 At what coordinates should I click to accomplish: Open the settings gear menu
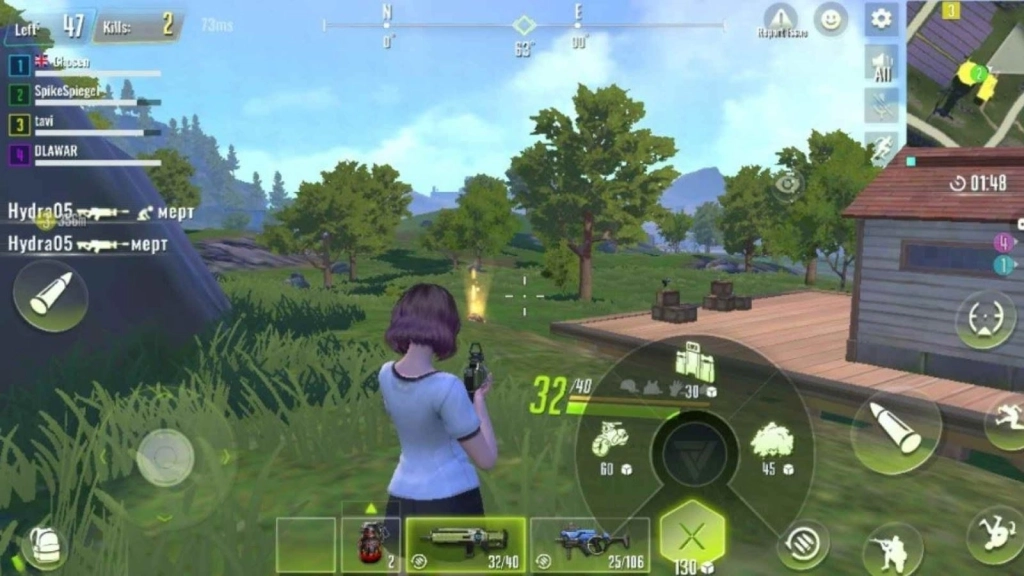pos(881,18)
